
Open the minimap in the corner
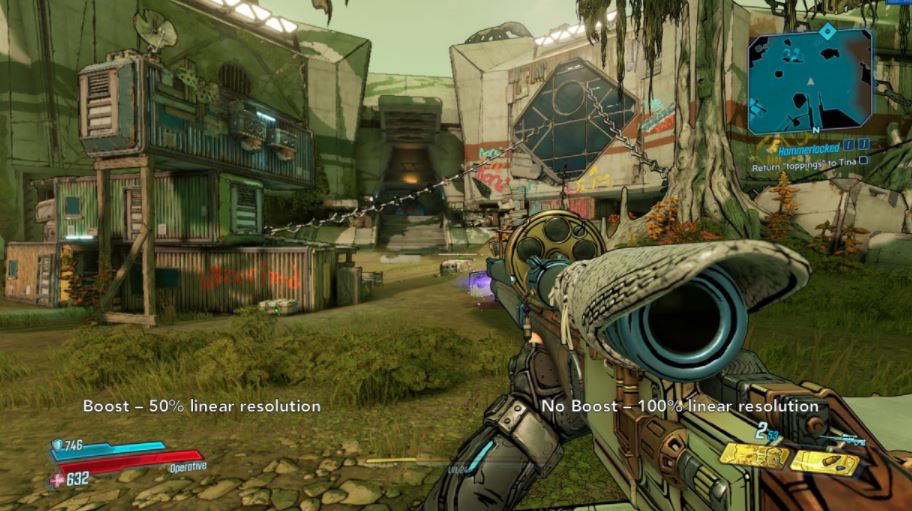tap(810, 82)
